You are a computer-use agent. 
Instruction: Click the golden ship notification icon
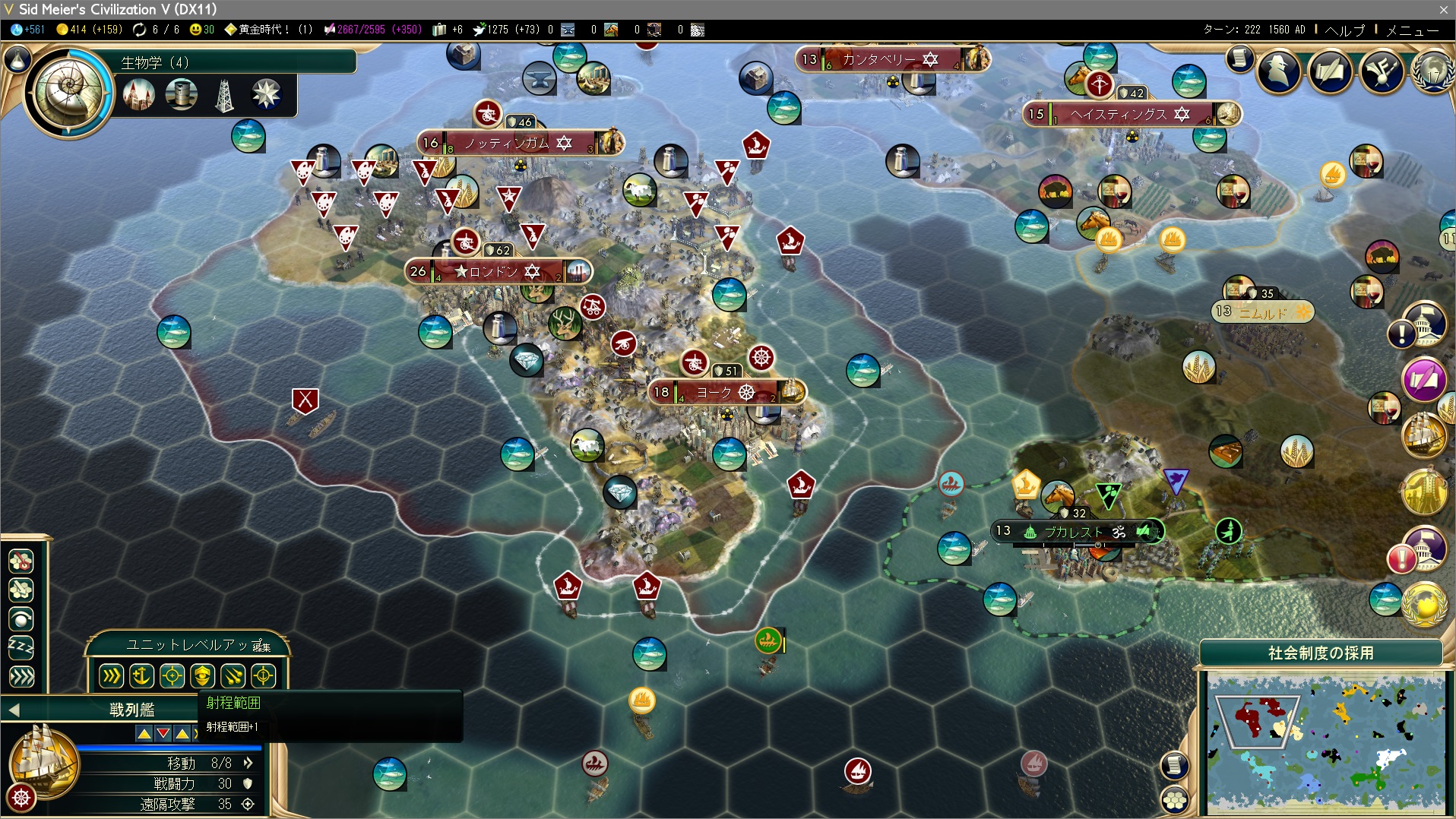tap(1423, 435)
